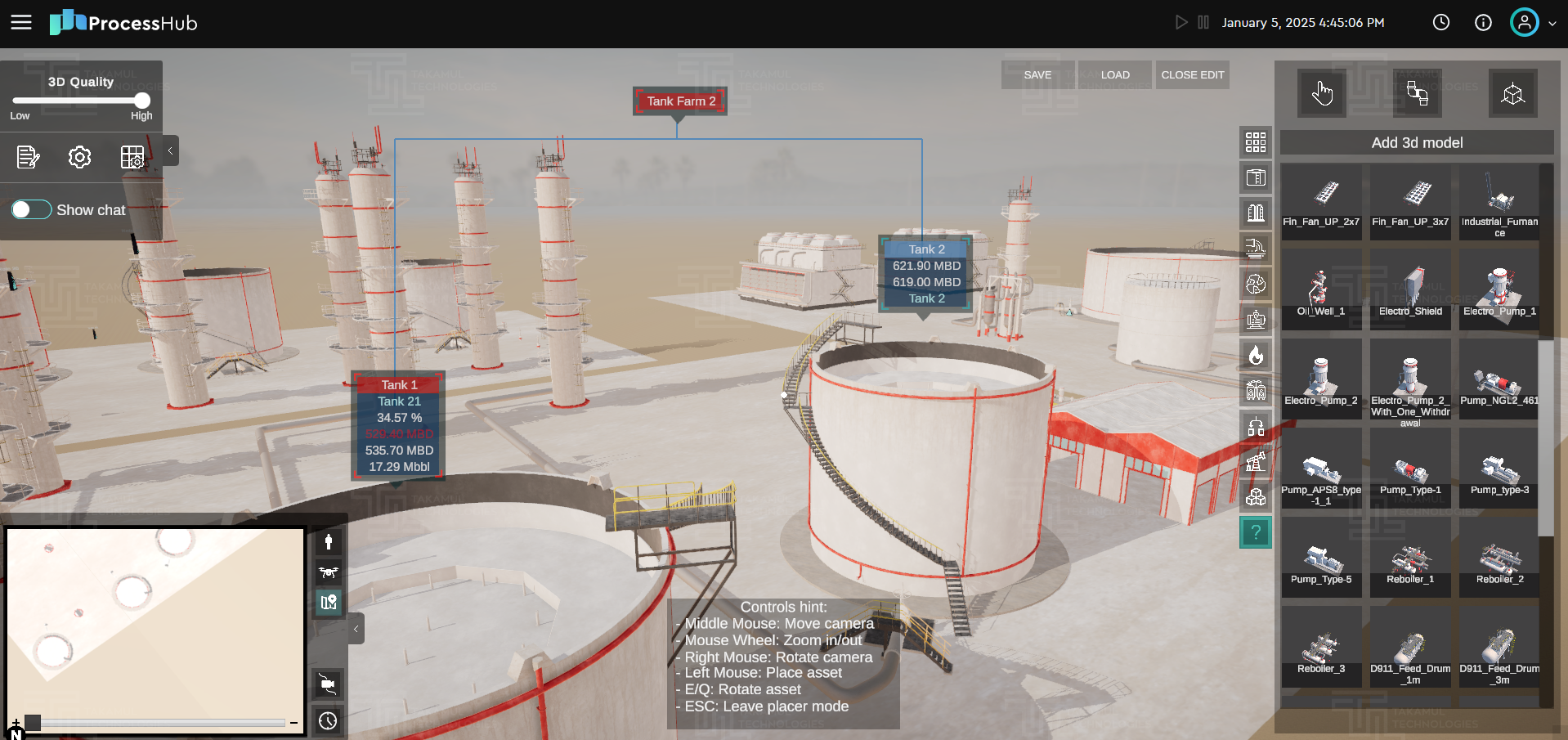Toggle the Show chat switch
Image resolution: width=1568 pixels, height=740 pixels.
coord(31,210)
